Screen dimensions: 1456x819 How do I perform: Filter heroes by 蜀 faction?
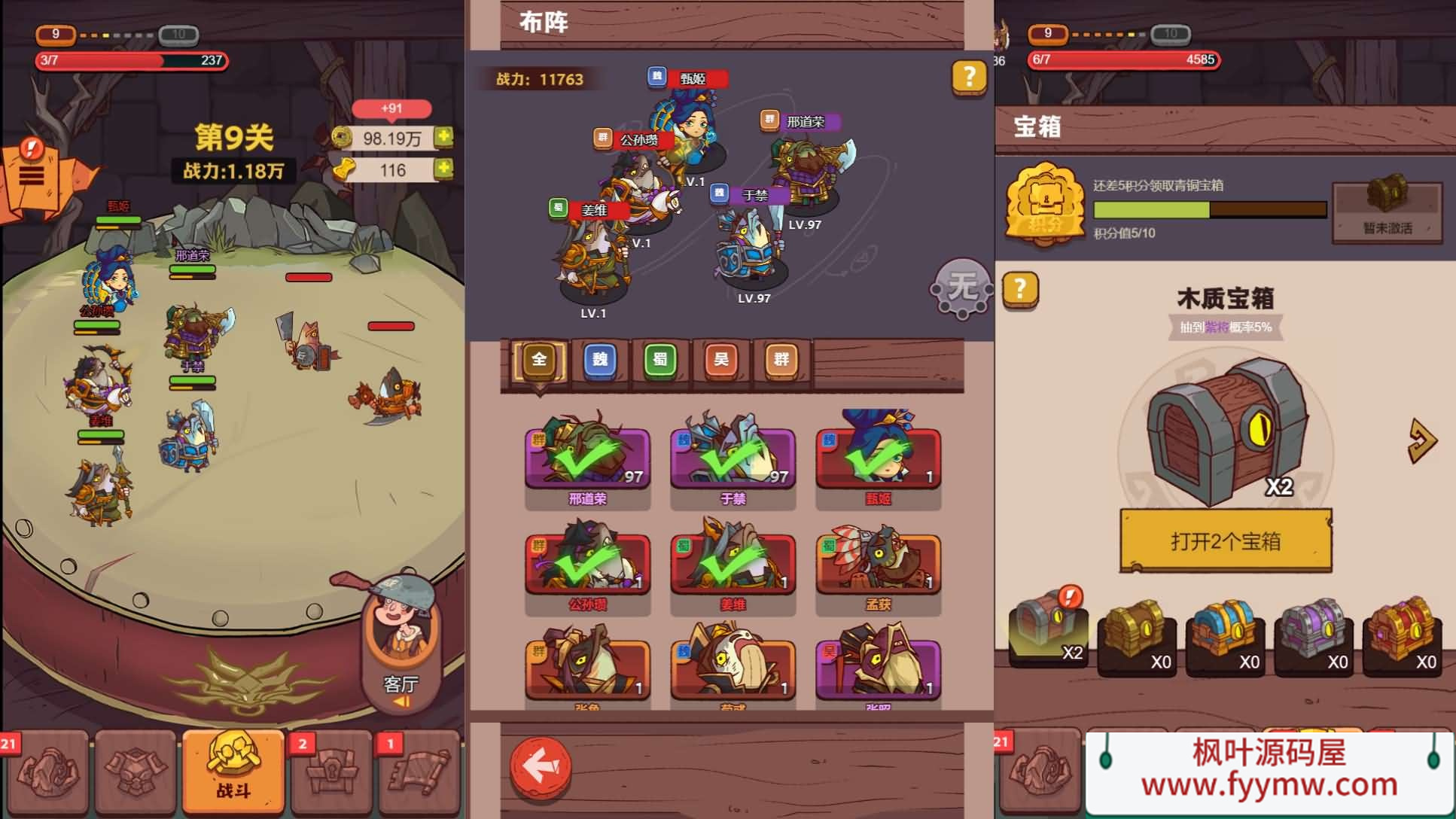[x=660, y=360]
